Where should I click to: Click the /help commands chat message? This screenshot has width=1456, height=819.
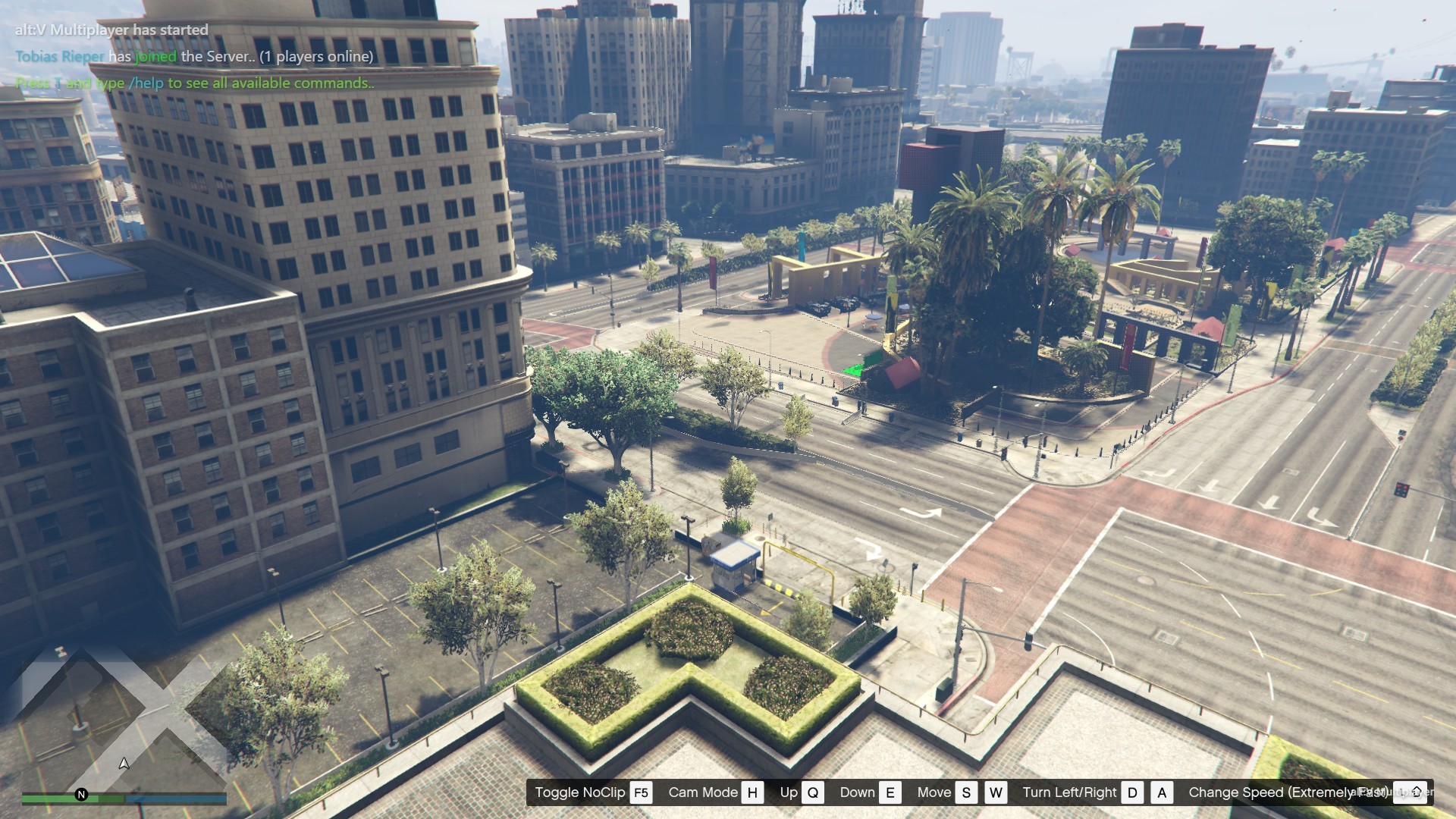(195, 83)
